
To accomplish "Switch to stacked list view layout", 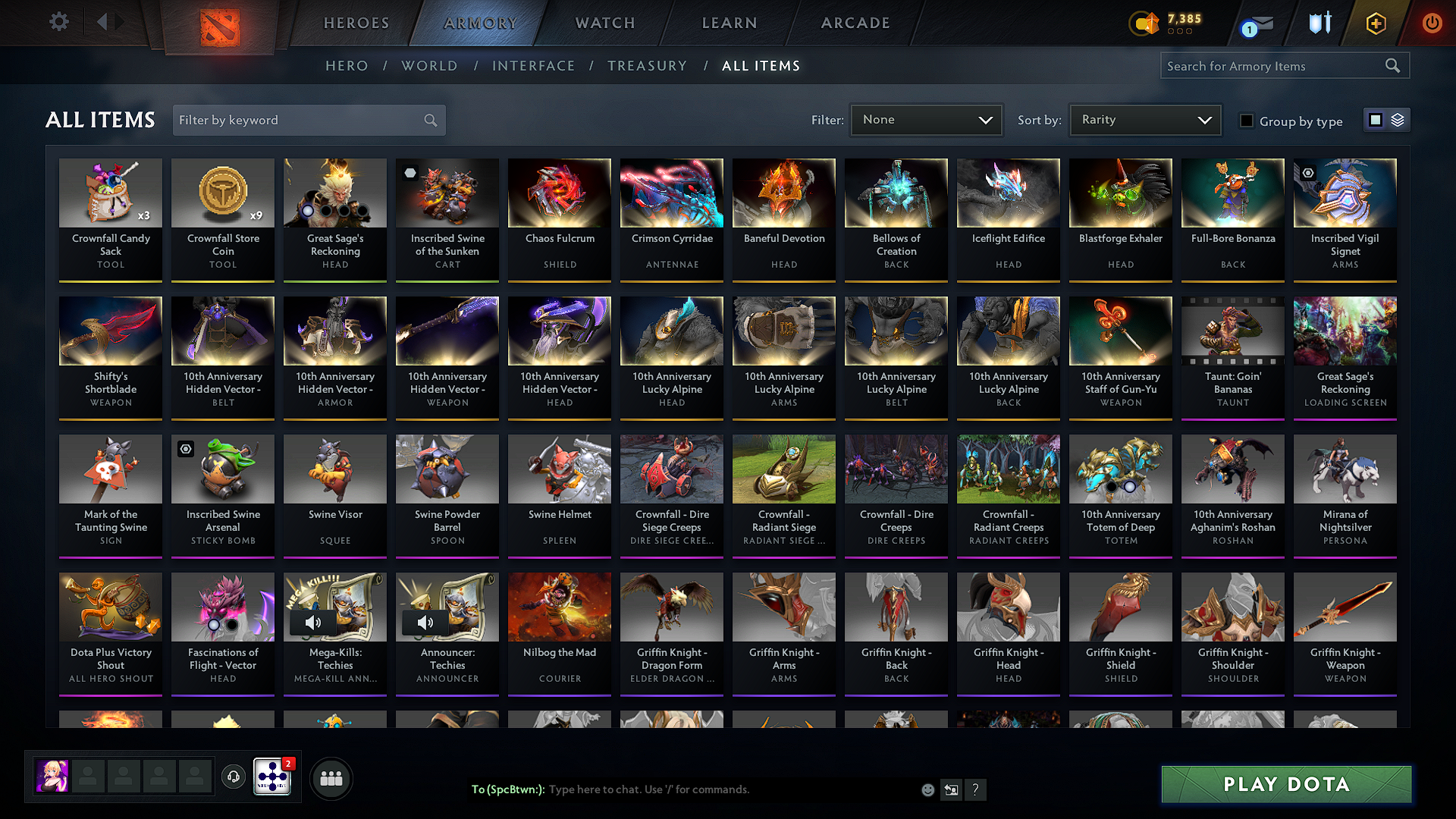I will 1396,120.
